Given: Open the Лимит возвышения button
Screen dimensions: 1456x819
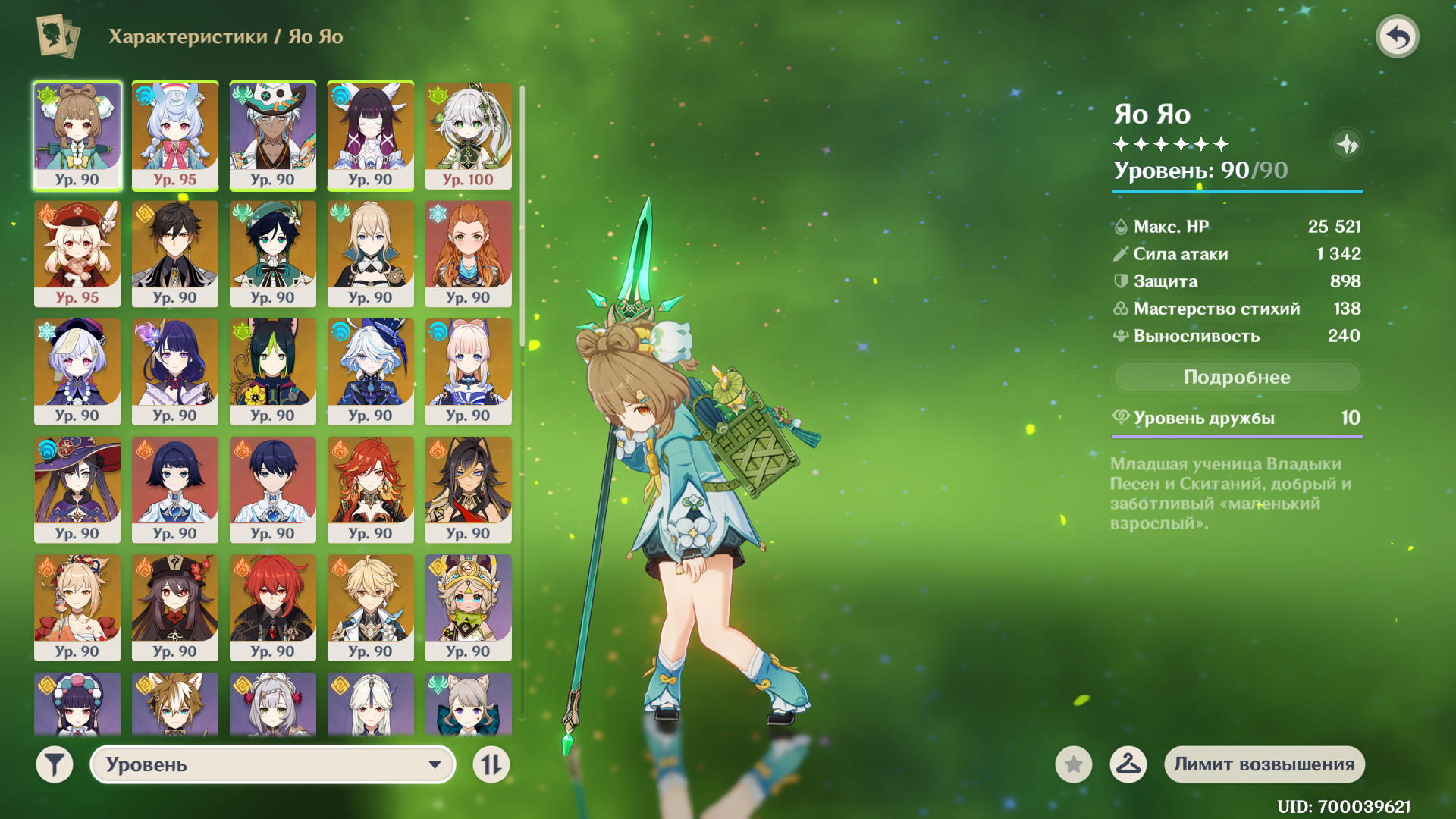Looking at the screenshot, I should tap(1264, 764).
